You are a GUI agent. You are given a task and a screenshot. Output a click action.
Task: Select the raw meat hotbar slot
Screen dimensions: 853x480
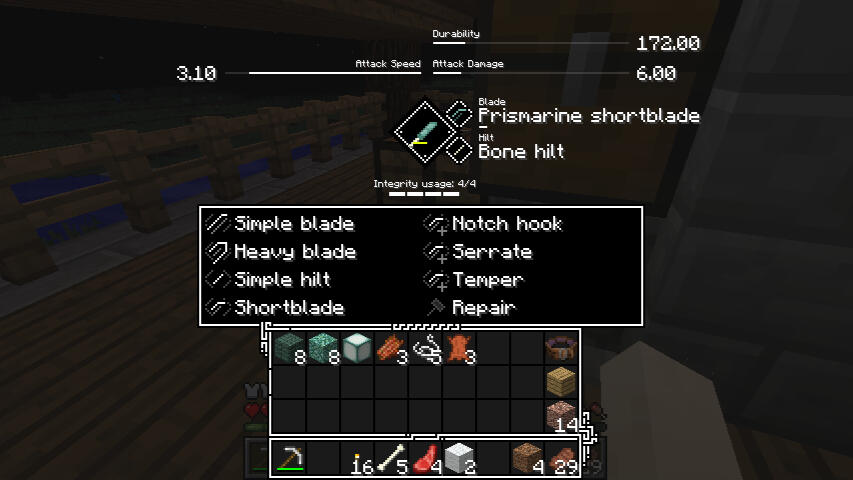(x=426, y=457)
